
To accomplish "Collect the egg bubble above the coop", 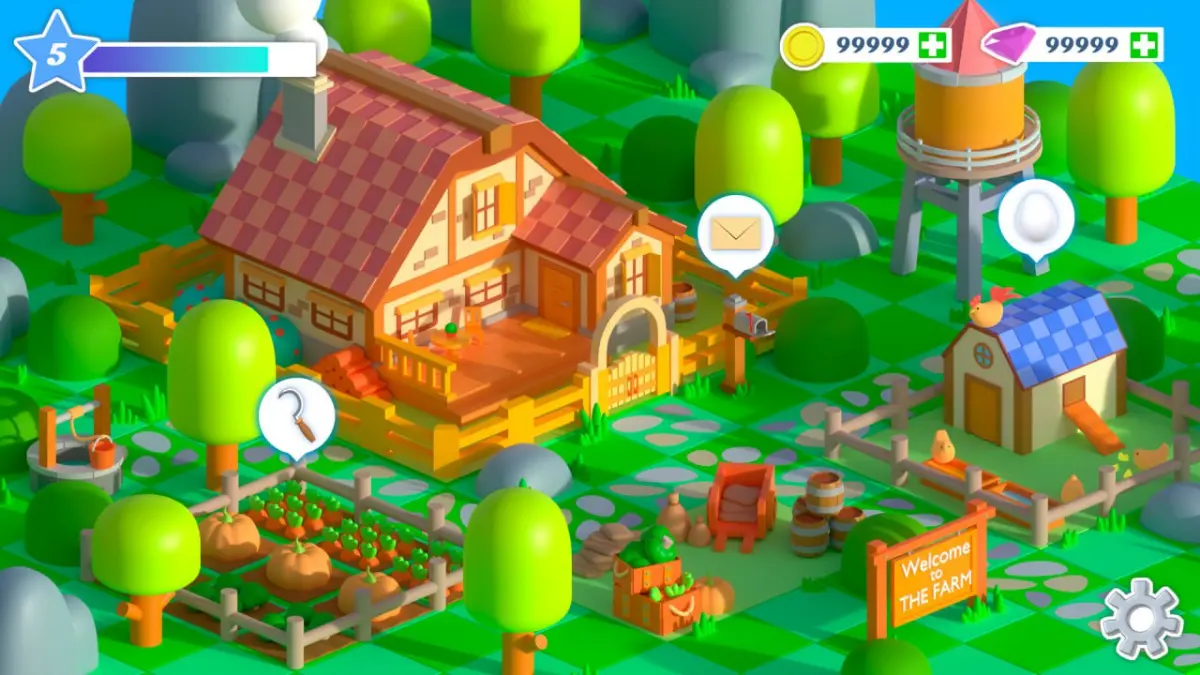I will [x=1036, y=216].
